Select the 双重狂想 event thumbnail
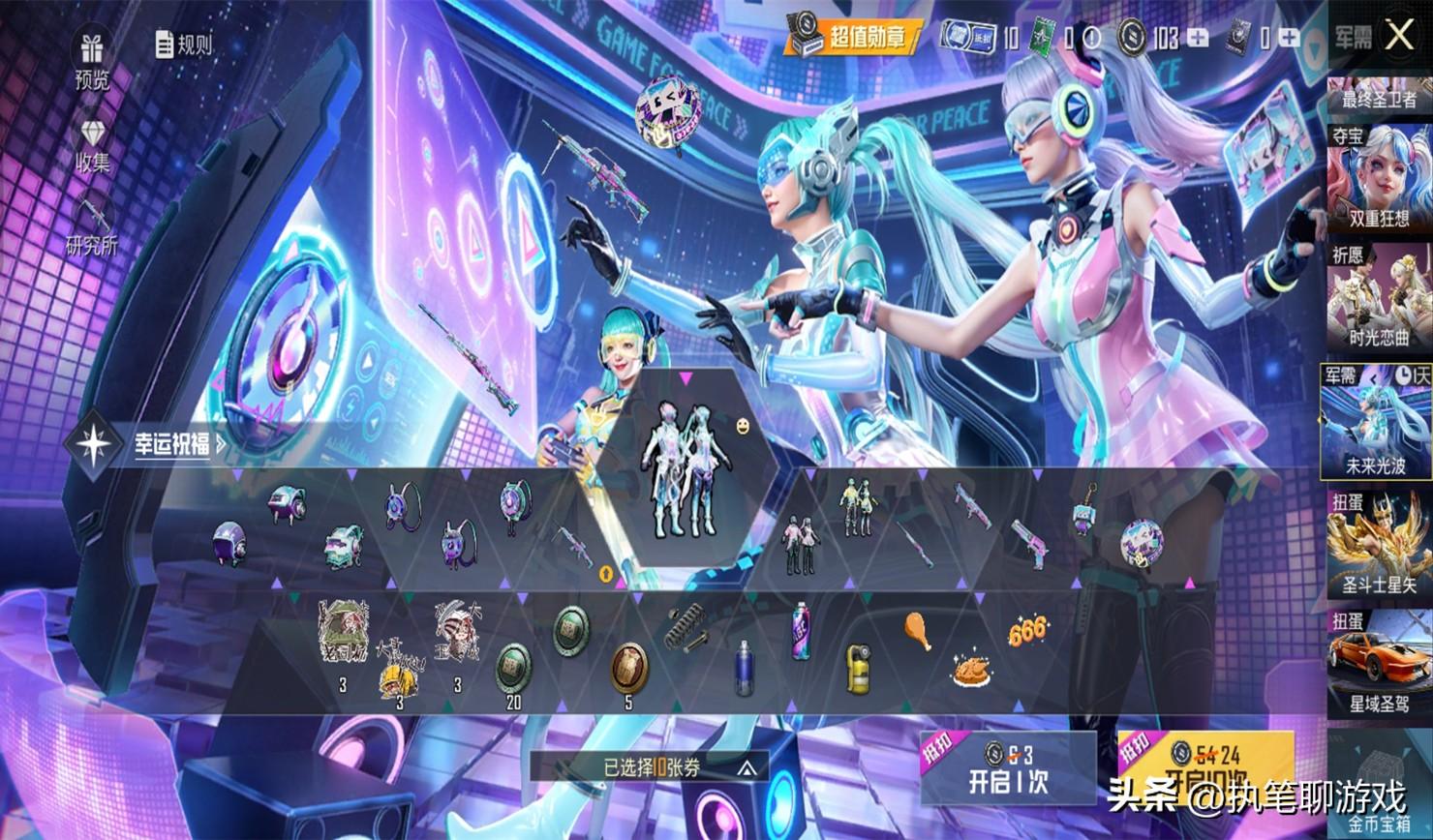The height and width of the screenshot is (840, 1433). 1380,180
